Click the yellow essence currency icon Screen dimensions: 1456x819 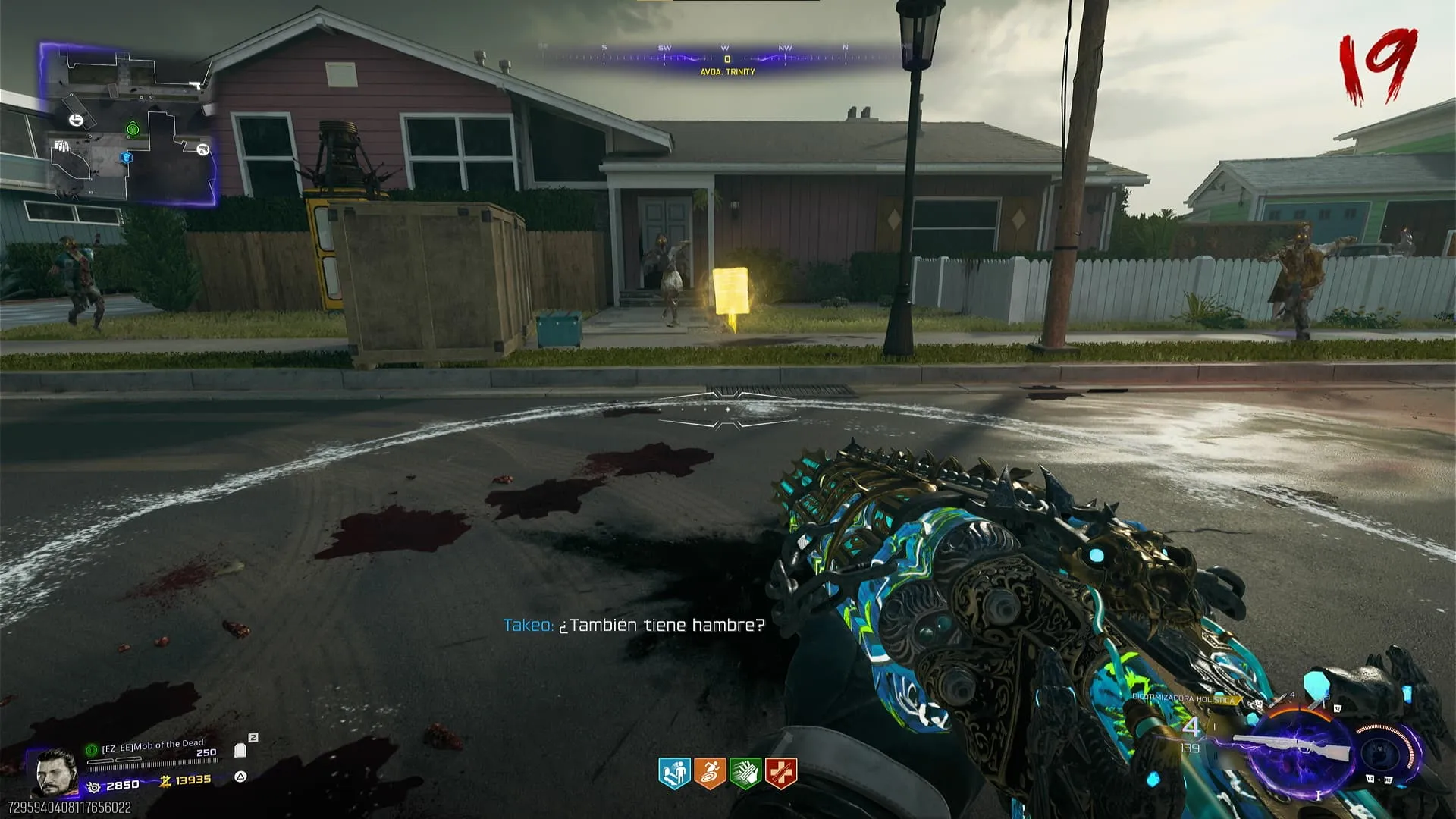pos(164,781)
